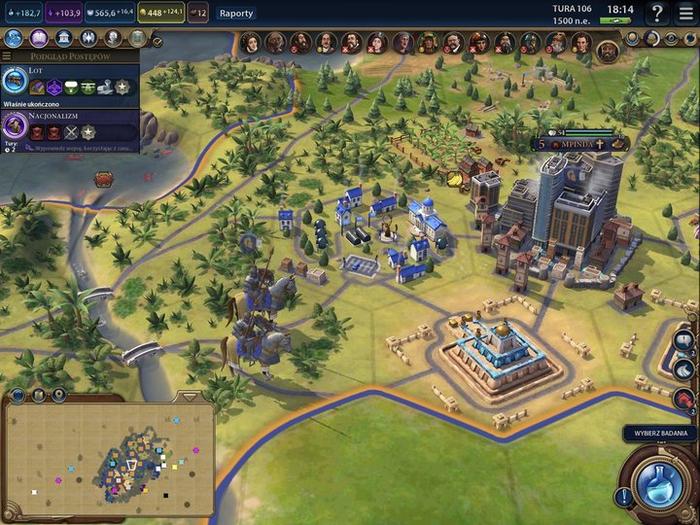Open the civics tree from the purple culture icon
This screenshot has height=525, width=700.
pos(38,38)
